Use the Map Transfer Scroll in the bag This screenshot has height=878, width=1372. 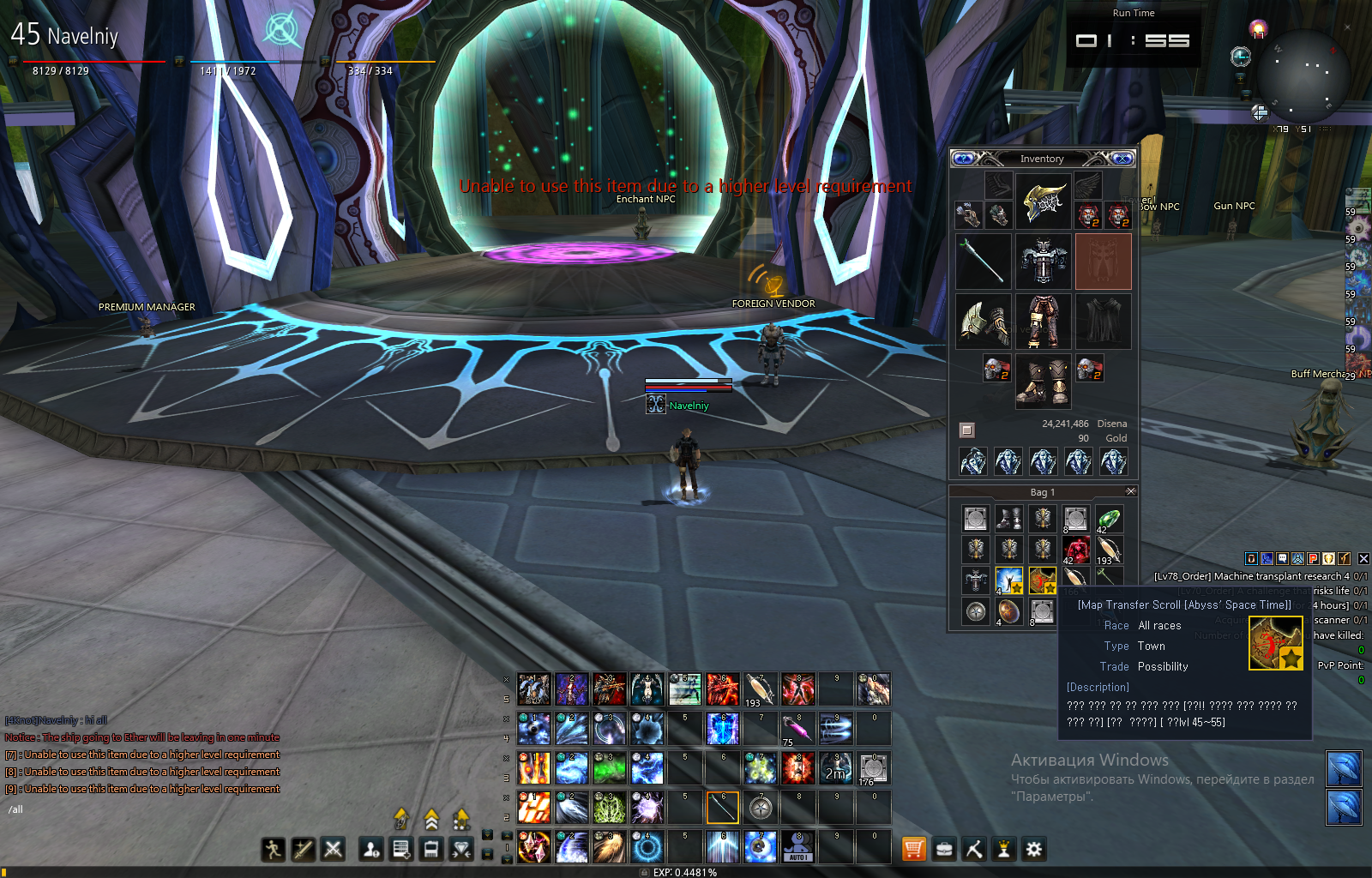click(x=1043, y=581)
